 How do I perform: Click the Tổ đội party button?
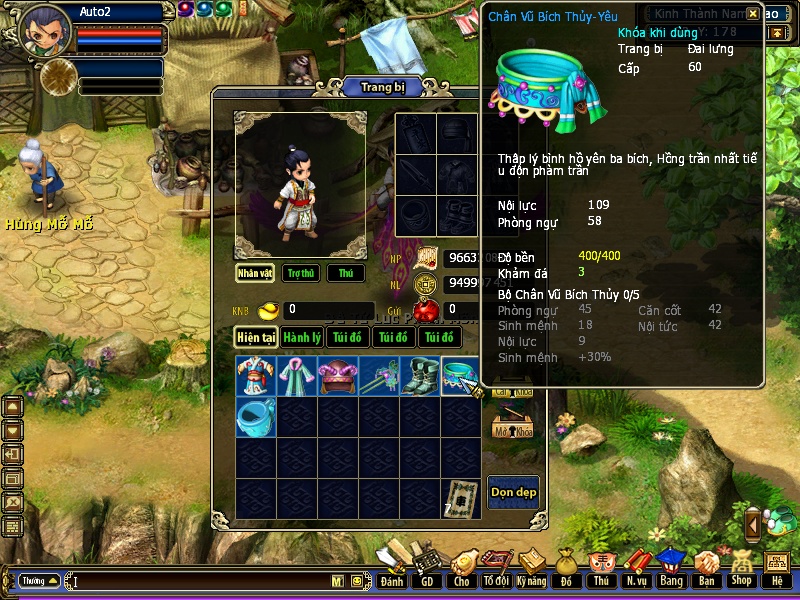click(495, 569)
